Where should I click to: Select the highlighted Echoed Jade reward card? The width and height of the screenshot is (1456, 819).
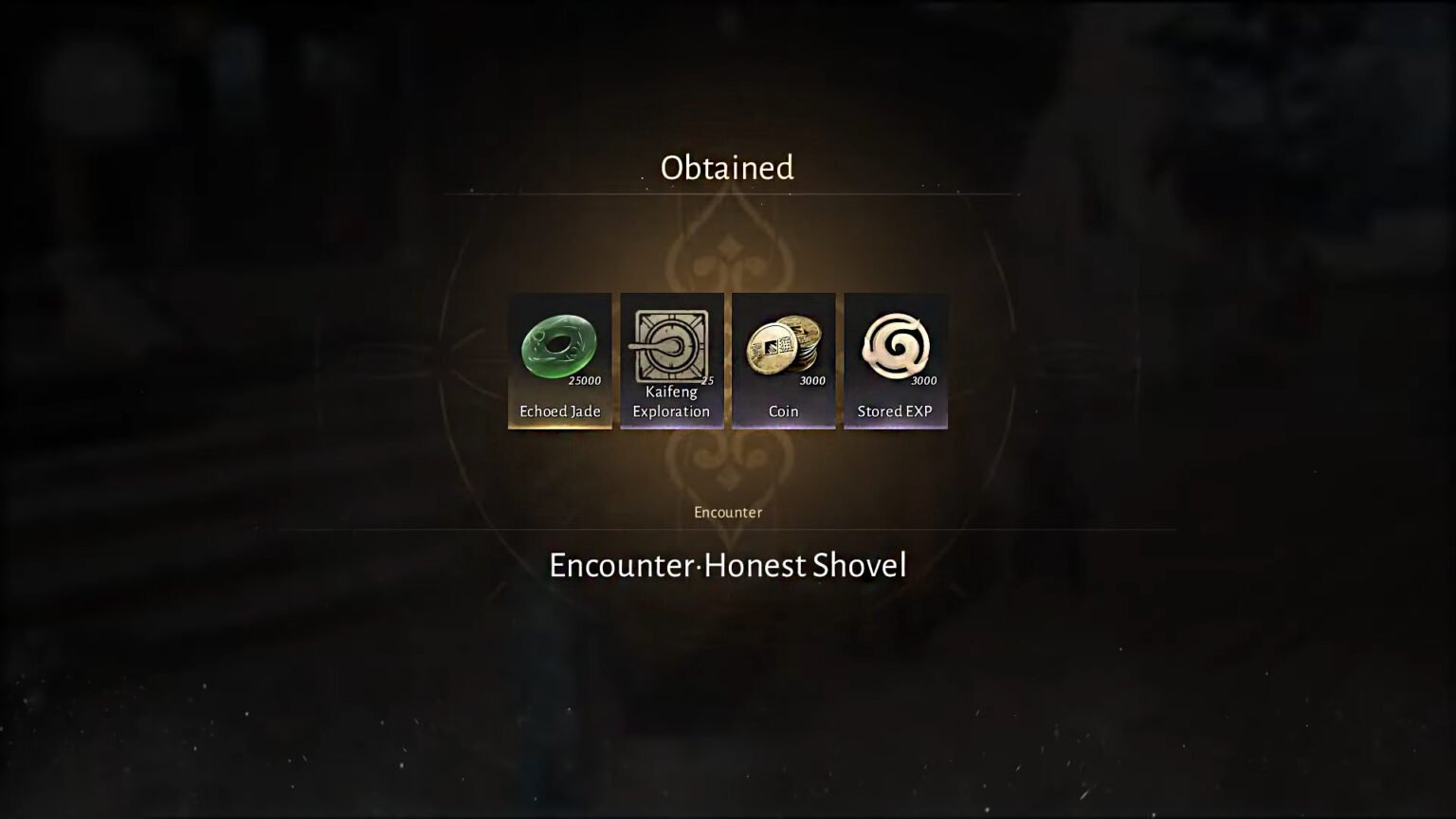click(559, 360)
